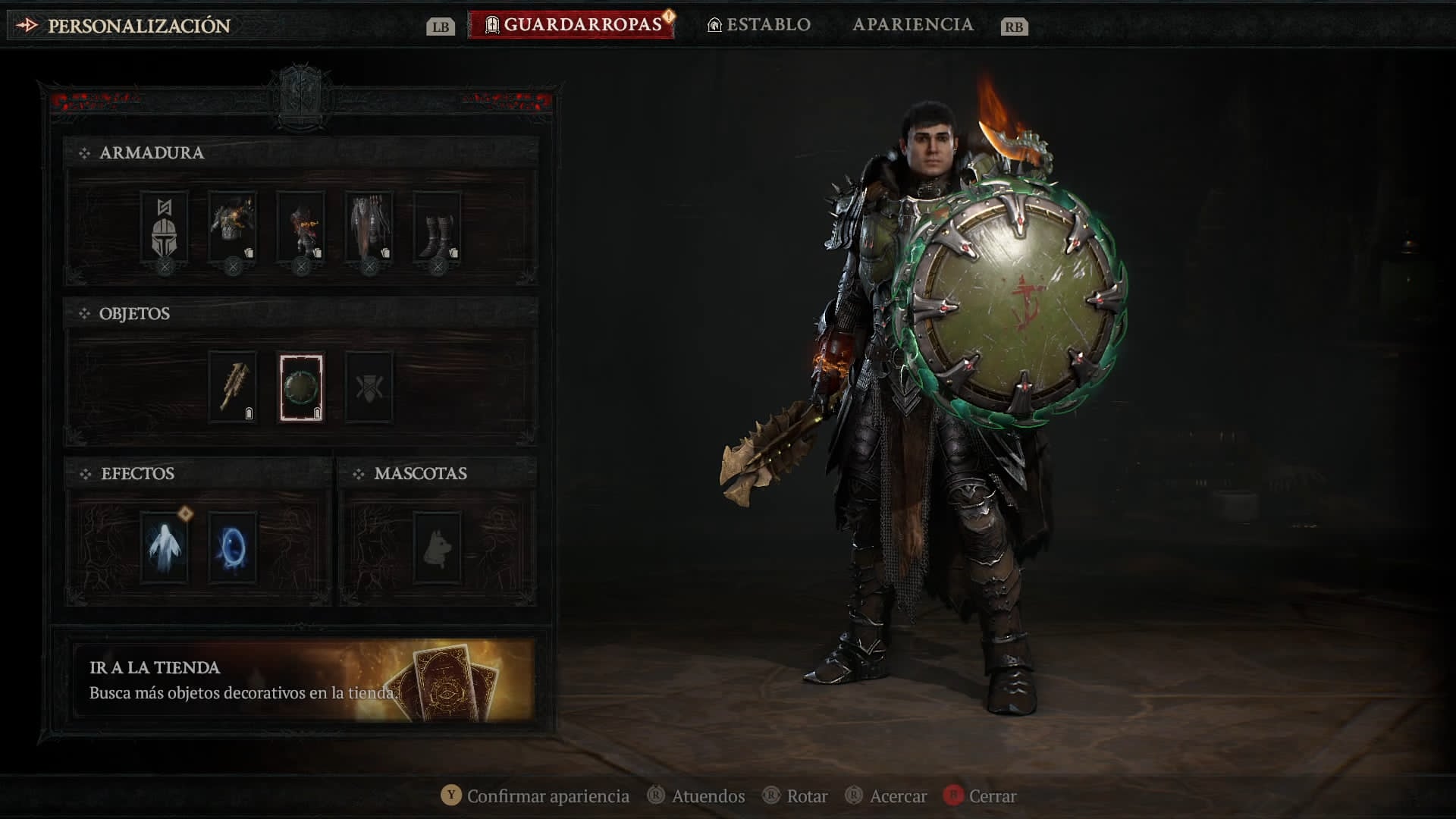
Task: Switch to the Apariencia tab
Action: [x=912, y=25]
